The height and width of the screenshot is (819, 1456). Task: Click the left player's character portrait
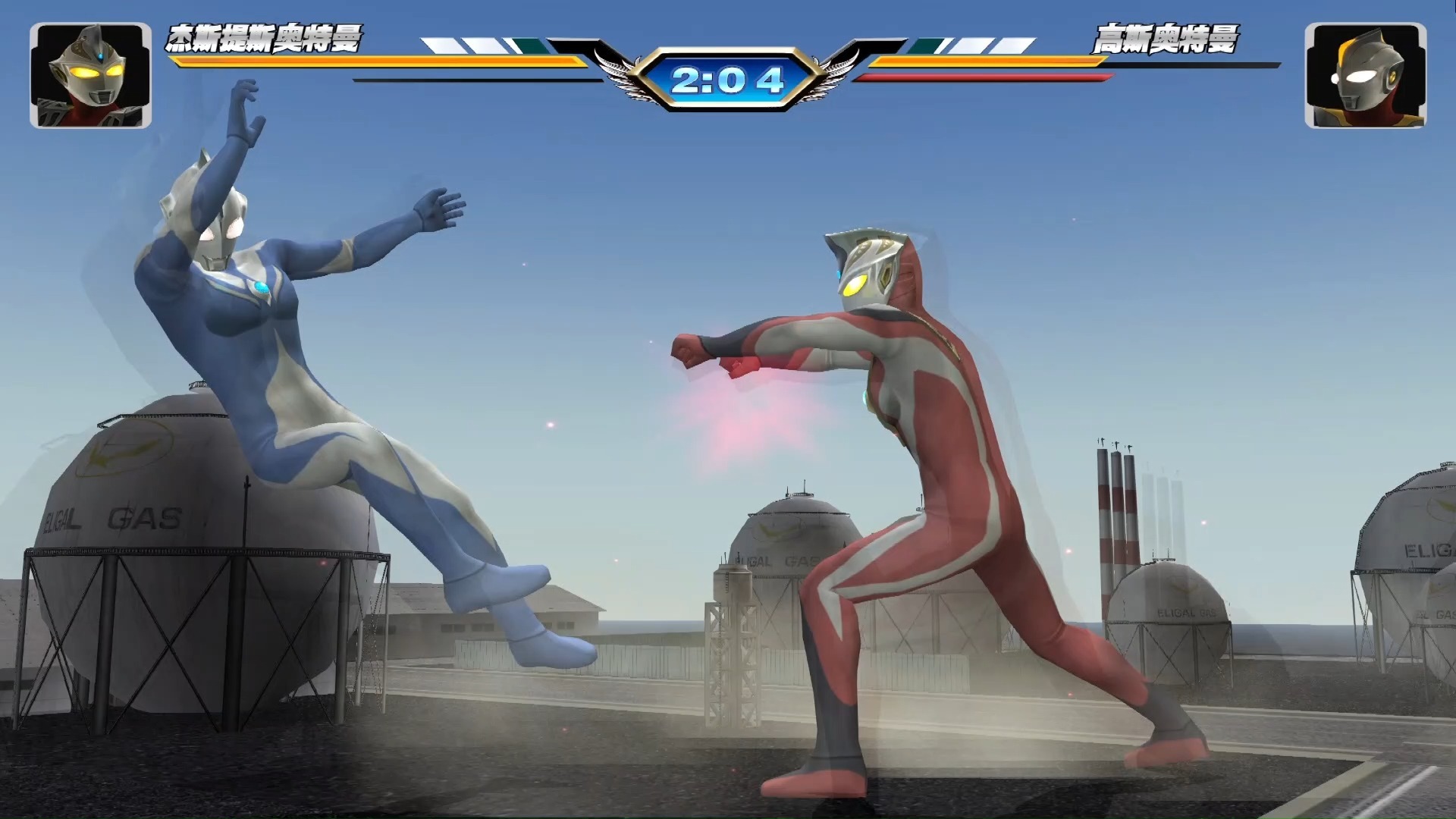[90, 75]
